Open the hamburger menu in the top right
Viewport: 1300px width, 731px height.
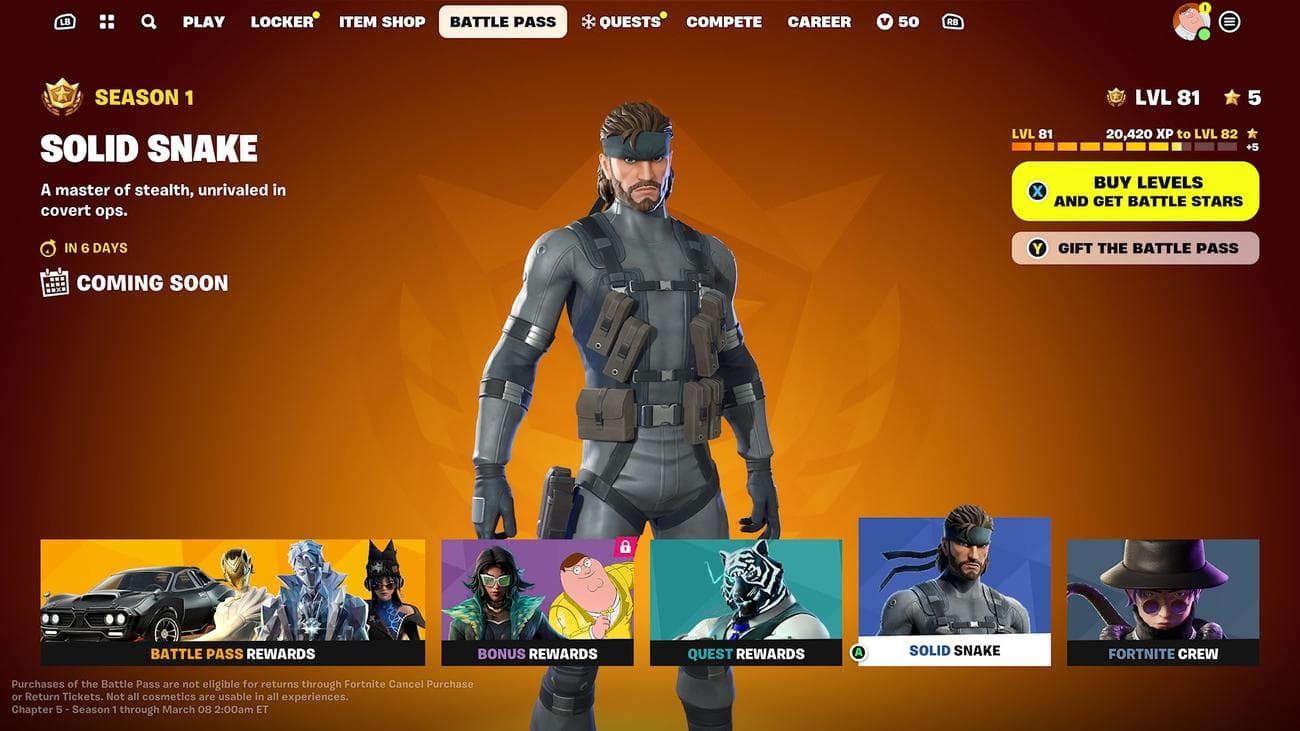(1230, 21)
